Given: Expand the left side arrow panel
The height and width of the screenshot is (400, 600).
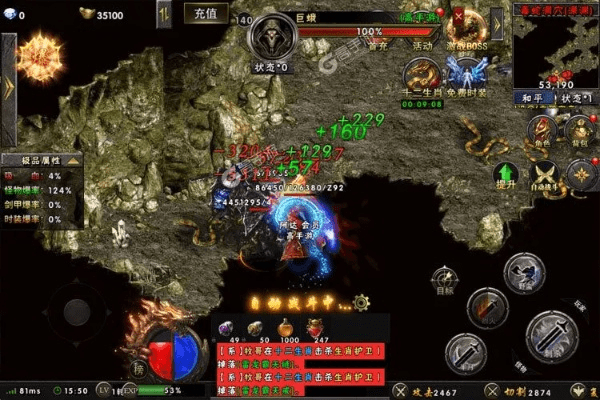Looking at the screenshot, I should click(x=7, y=86).
